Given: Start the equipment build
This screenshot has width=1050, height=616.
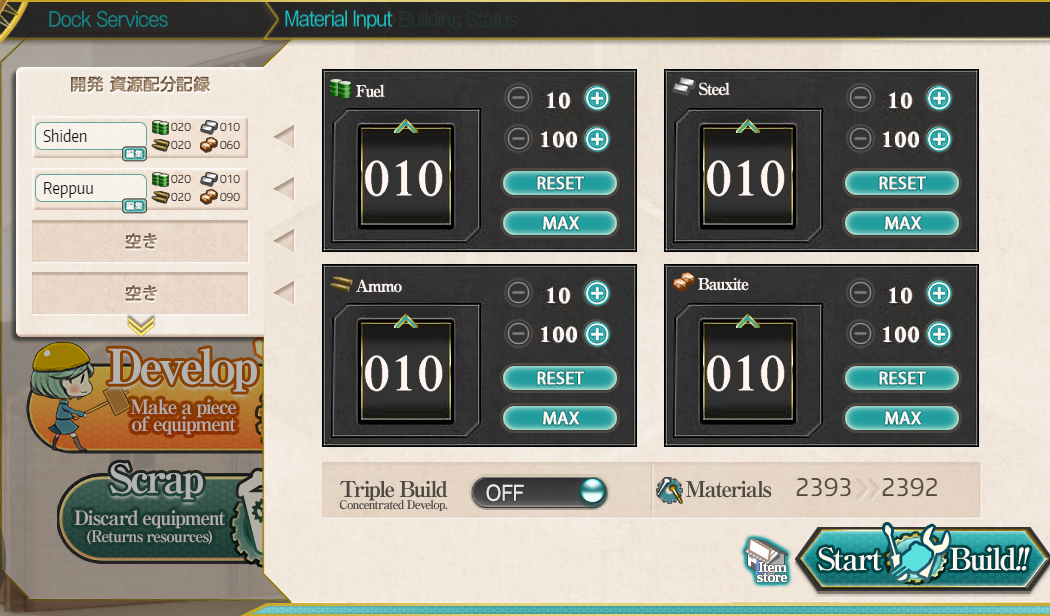Looking at the screenshot, I should click(922, 560).
